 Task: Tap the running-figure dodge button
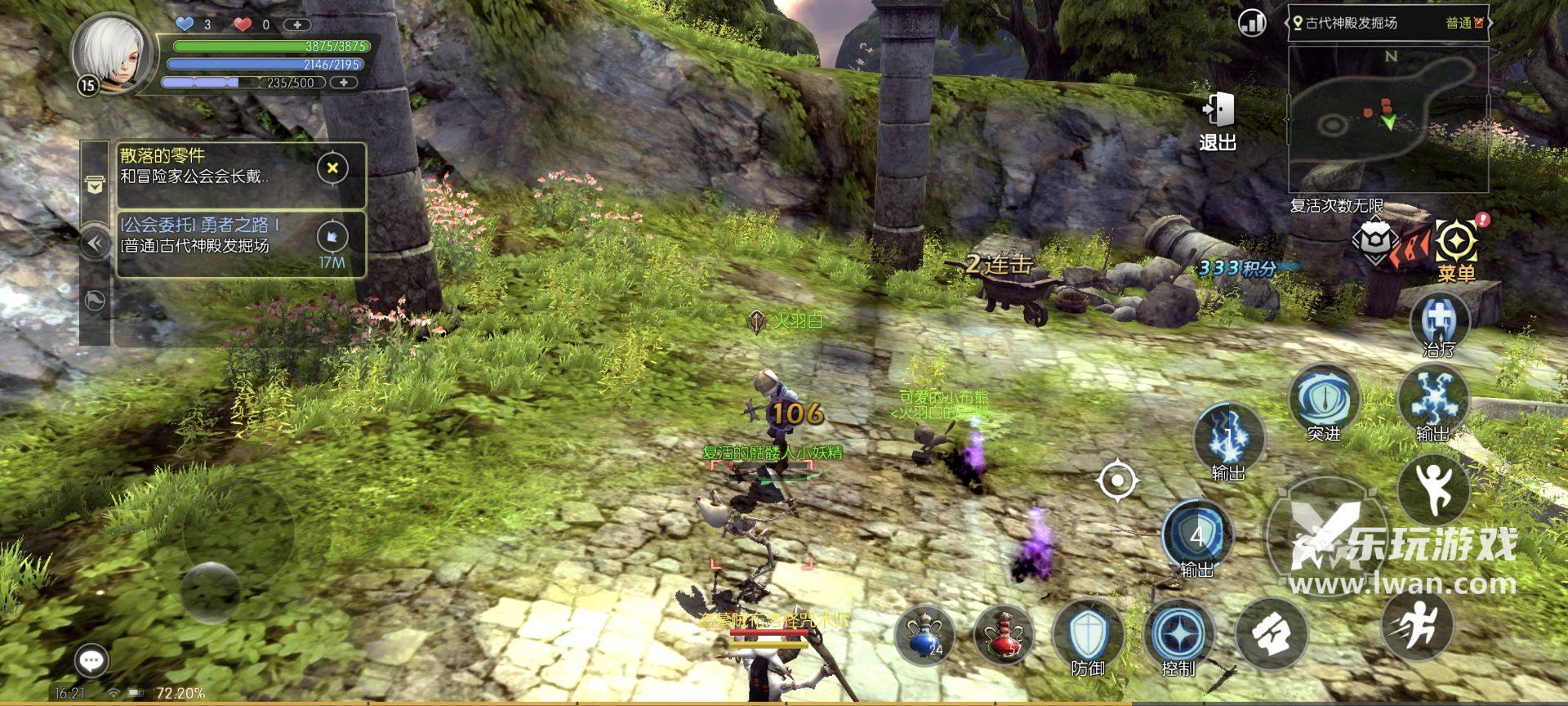[x=1418, y=625]
